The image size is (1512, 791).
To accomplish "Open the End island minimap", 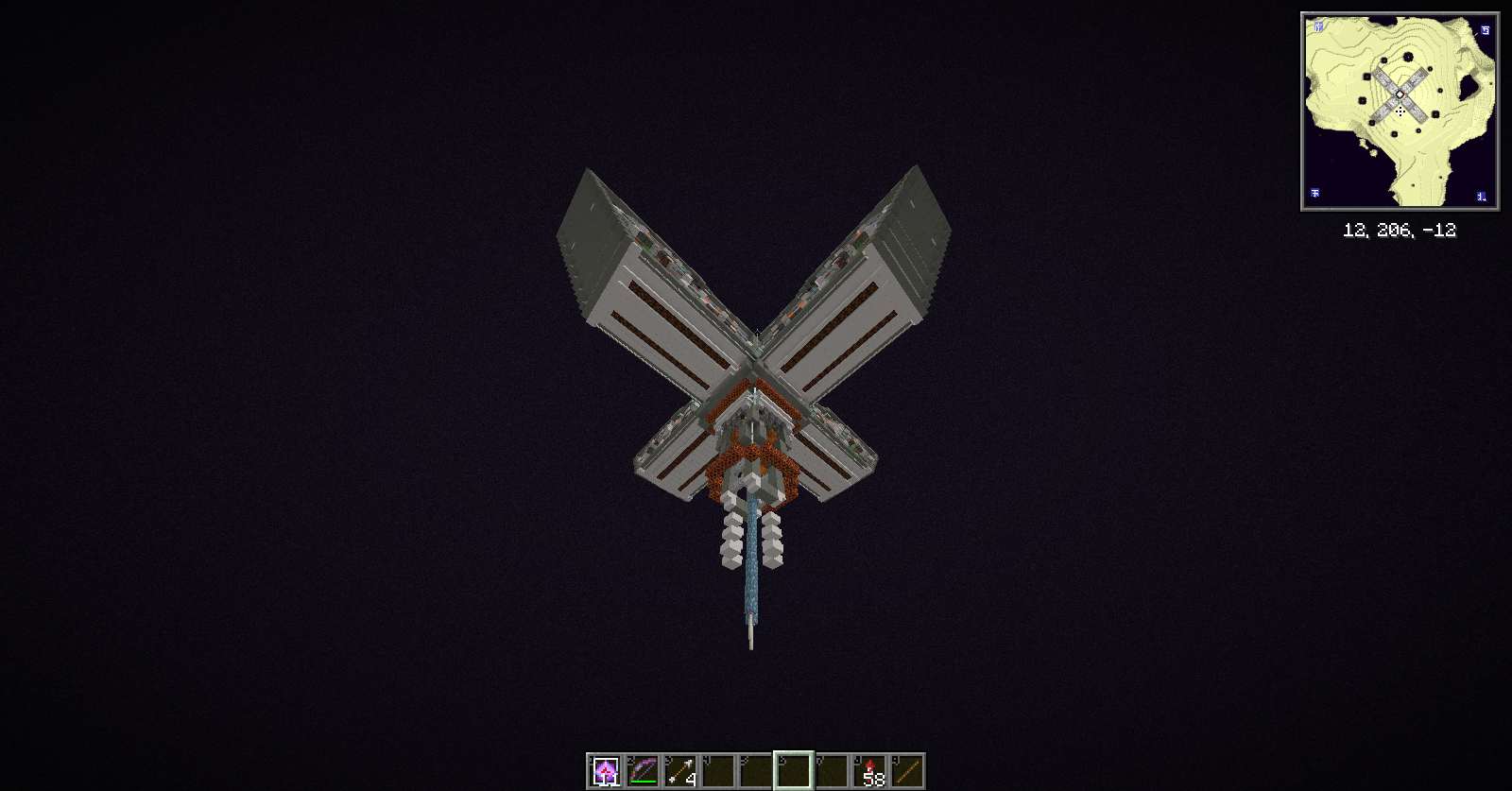I will click(x=1400, y=112).
